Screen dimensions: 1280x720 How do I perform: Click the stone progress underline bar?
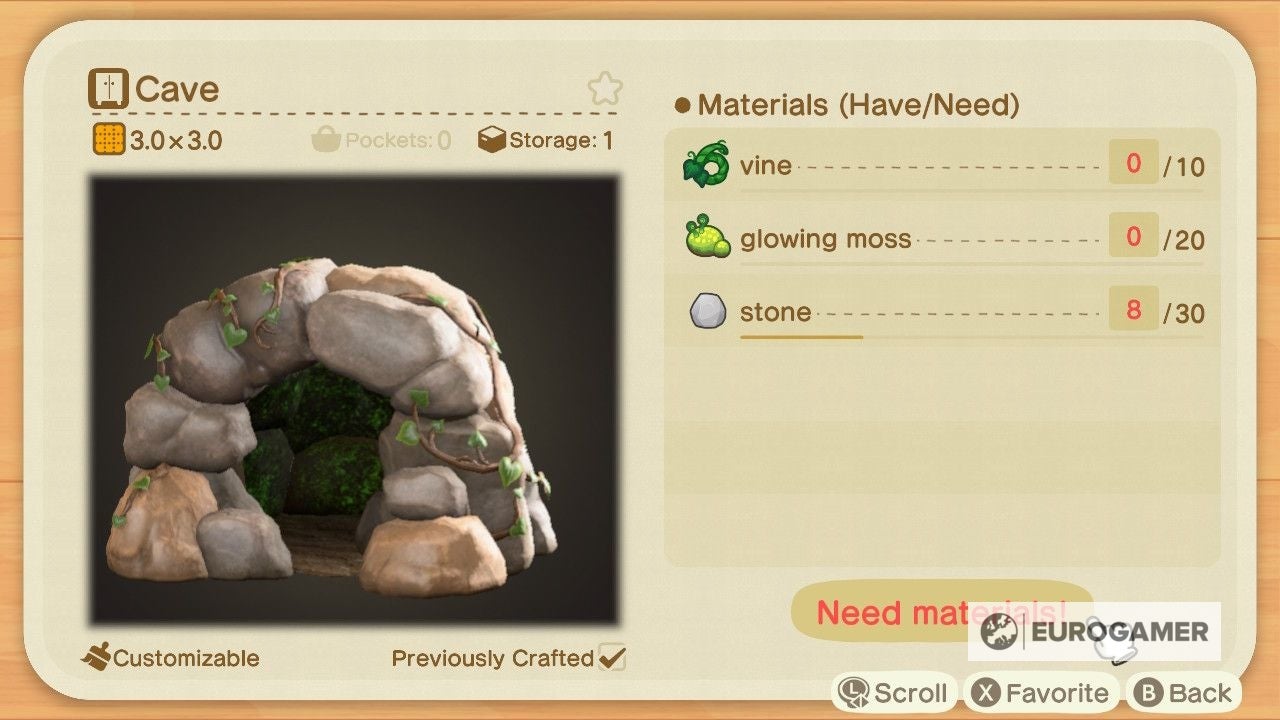coord(802,339)
